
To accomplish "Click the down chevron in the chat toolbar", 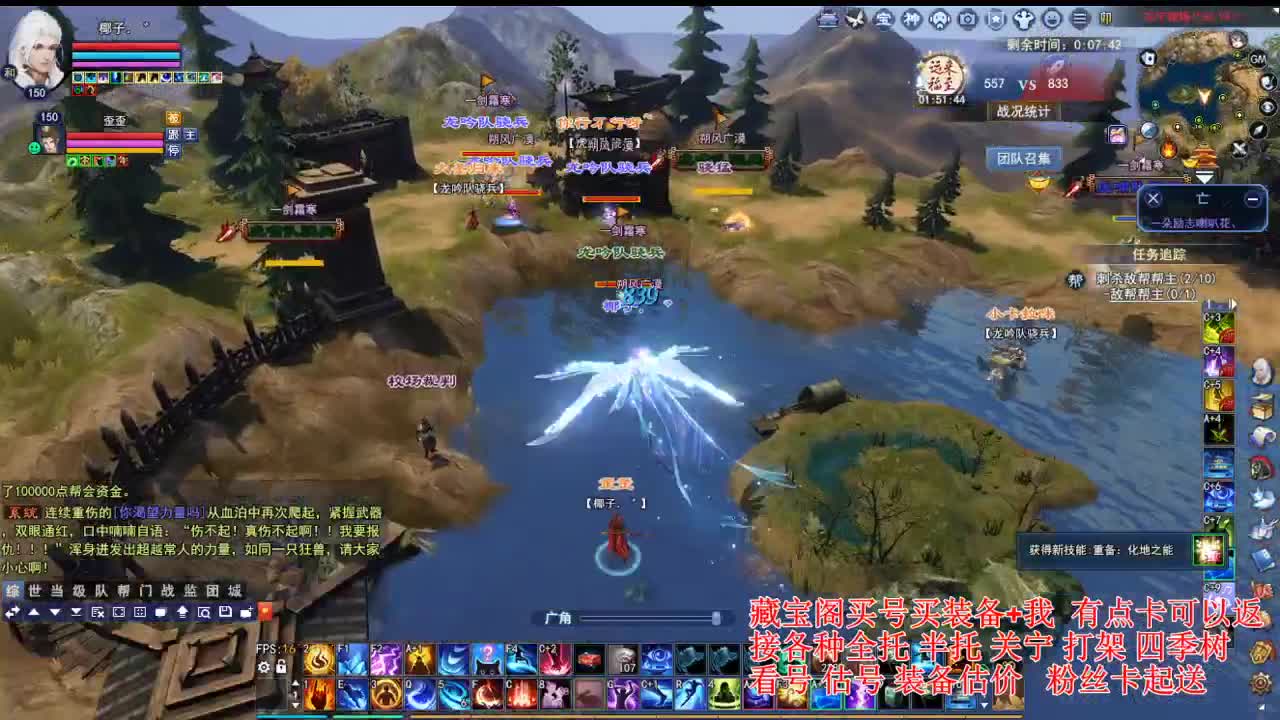I will (77, 613).
